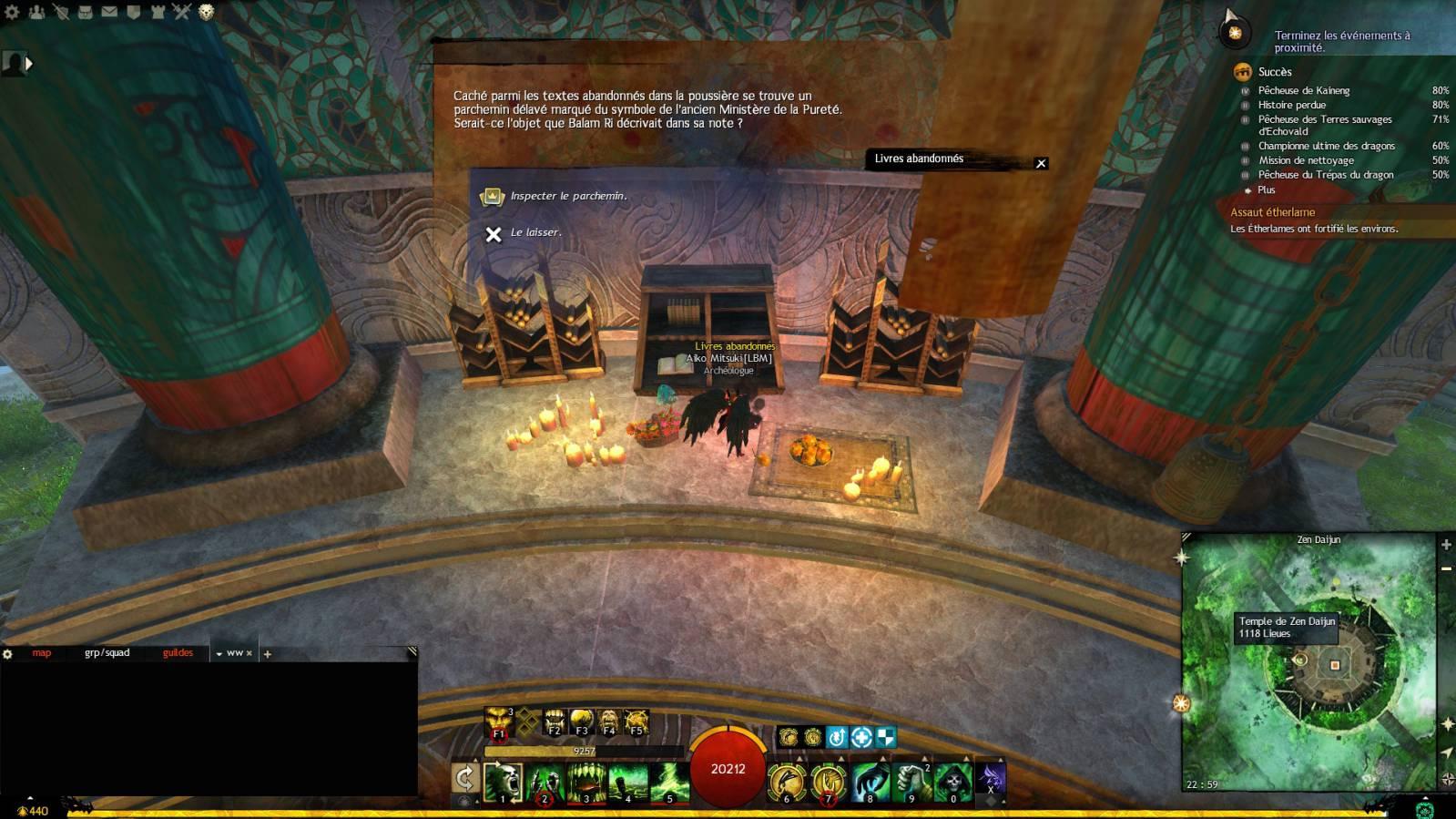This screenshot has width=1456, height=819.
Task: Zoom in the minimap with plus button
Action: click(x=1446, y=545)
